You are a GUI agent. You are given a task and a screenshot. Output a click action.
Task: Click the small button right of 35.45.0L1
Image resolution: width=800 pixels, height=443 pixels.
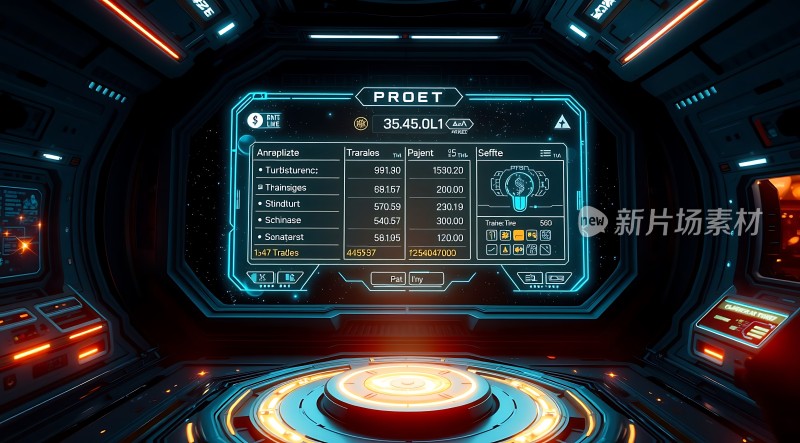tap(460, 123)
